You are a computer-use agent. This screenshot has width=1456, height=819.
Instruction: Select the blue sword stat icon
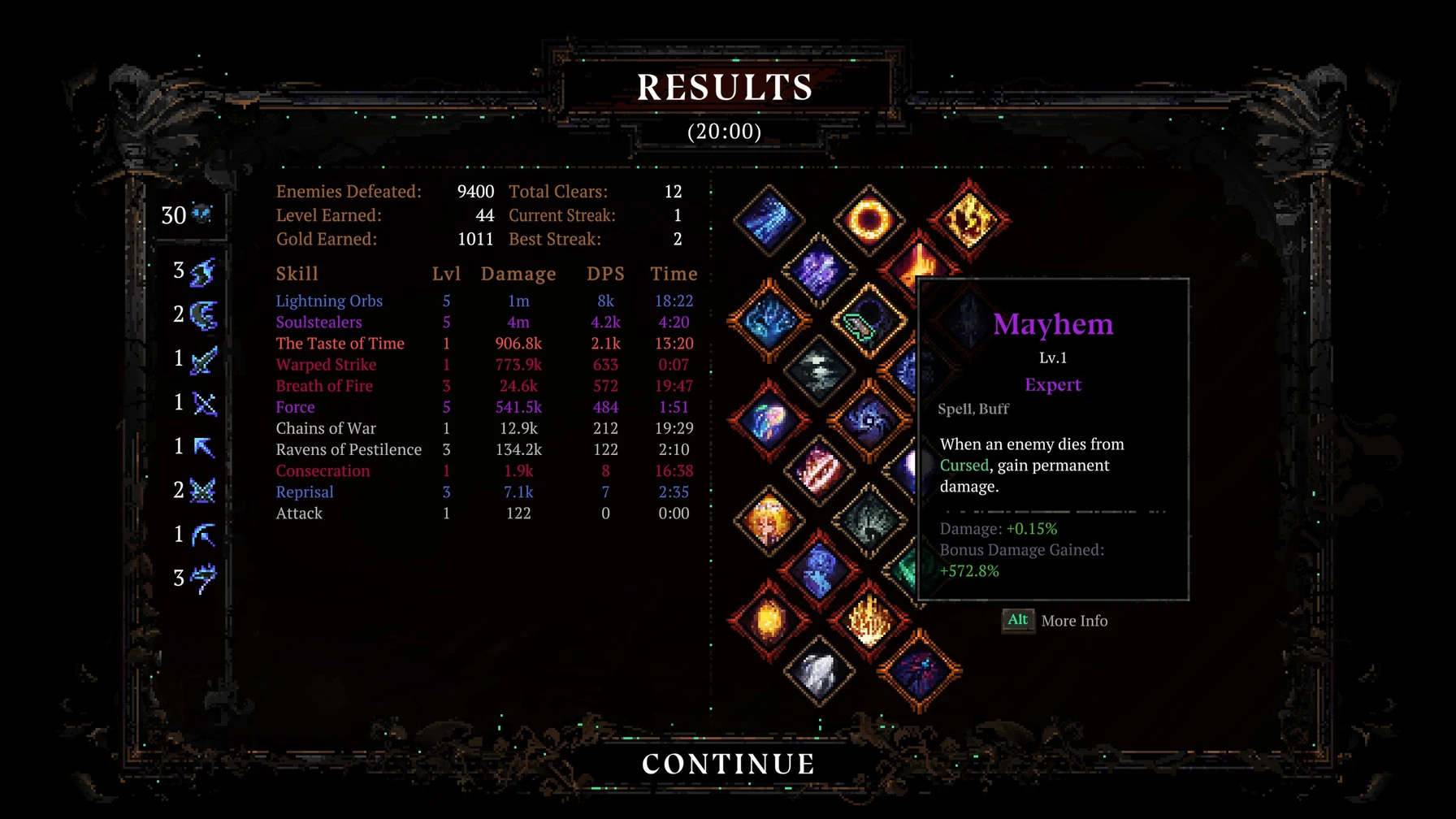tap(203, 359)
